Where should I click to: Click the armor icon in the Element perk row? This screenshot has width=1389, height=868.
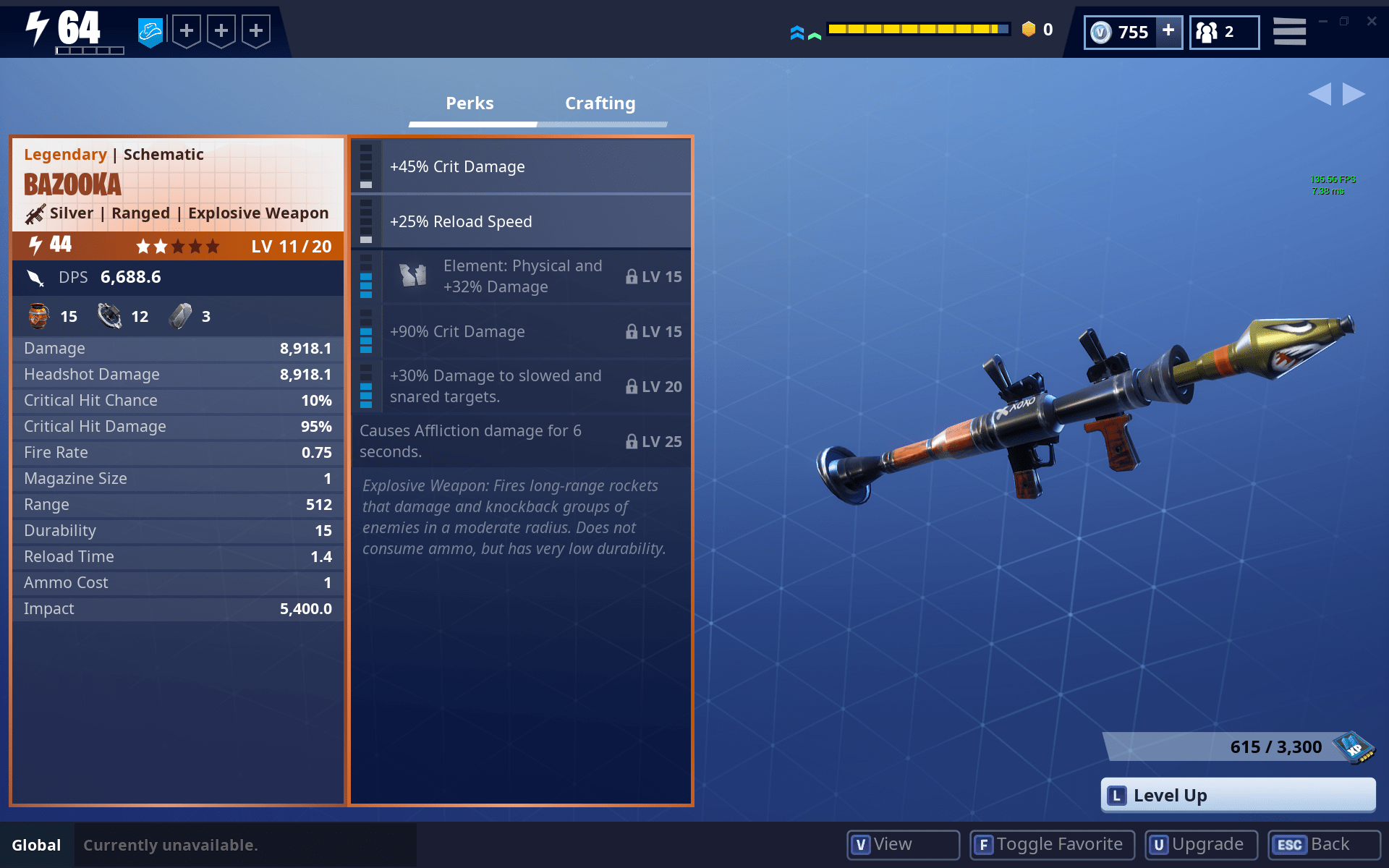(x=412, y=276)
